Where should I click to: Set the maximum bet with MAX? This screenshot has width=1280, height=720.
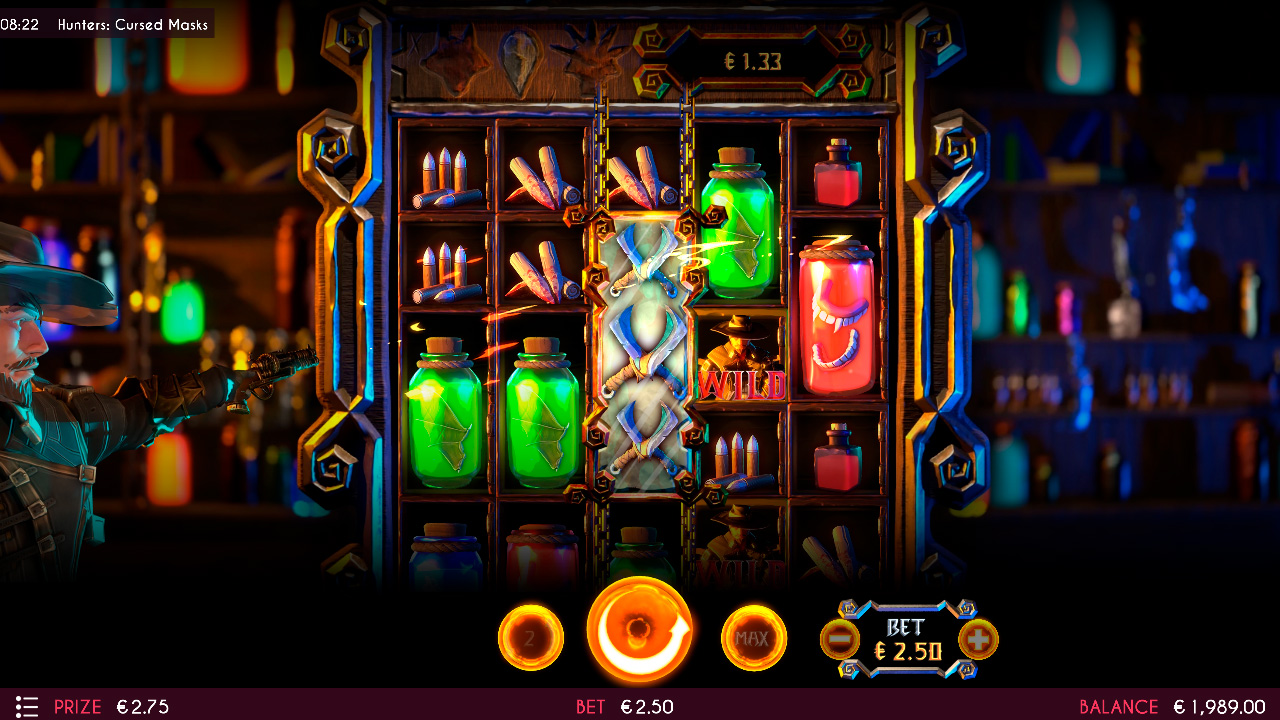(x=753, y=637)
